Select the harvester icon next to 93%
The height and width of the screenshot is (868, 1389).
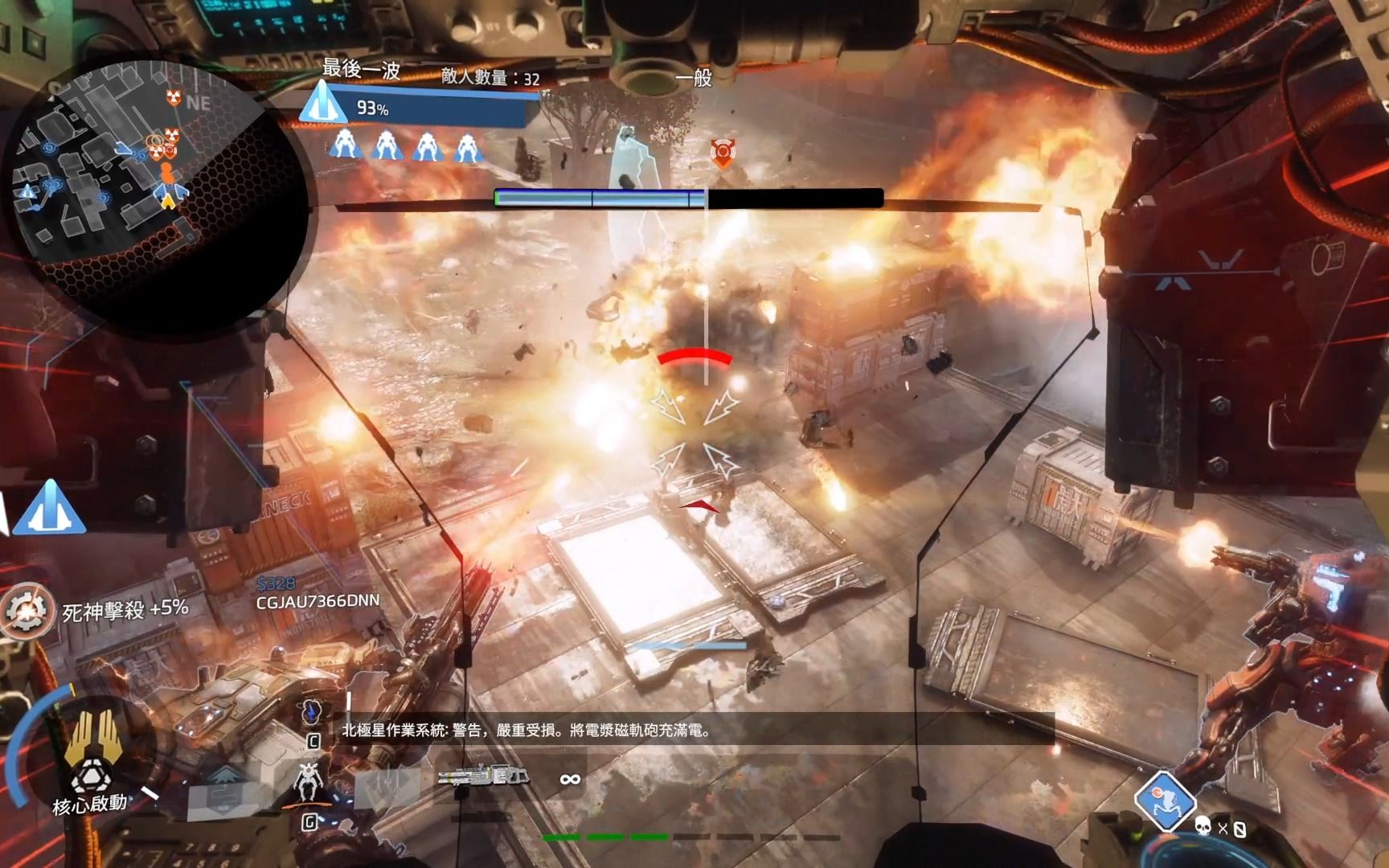point(322,103)
